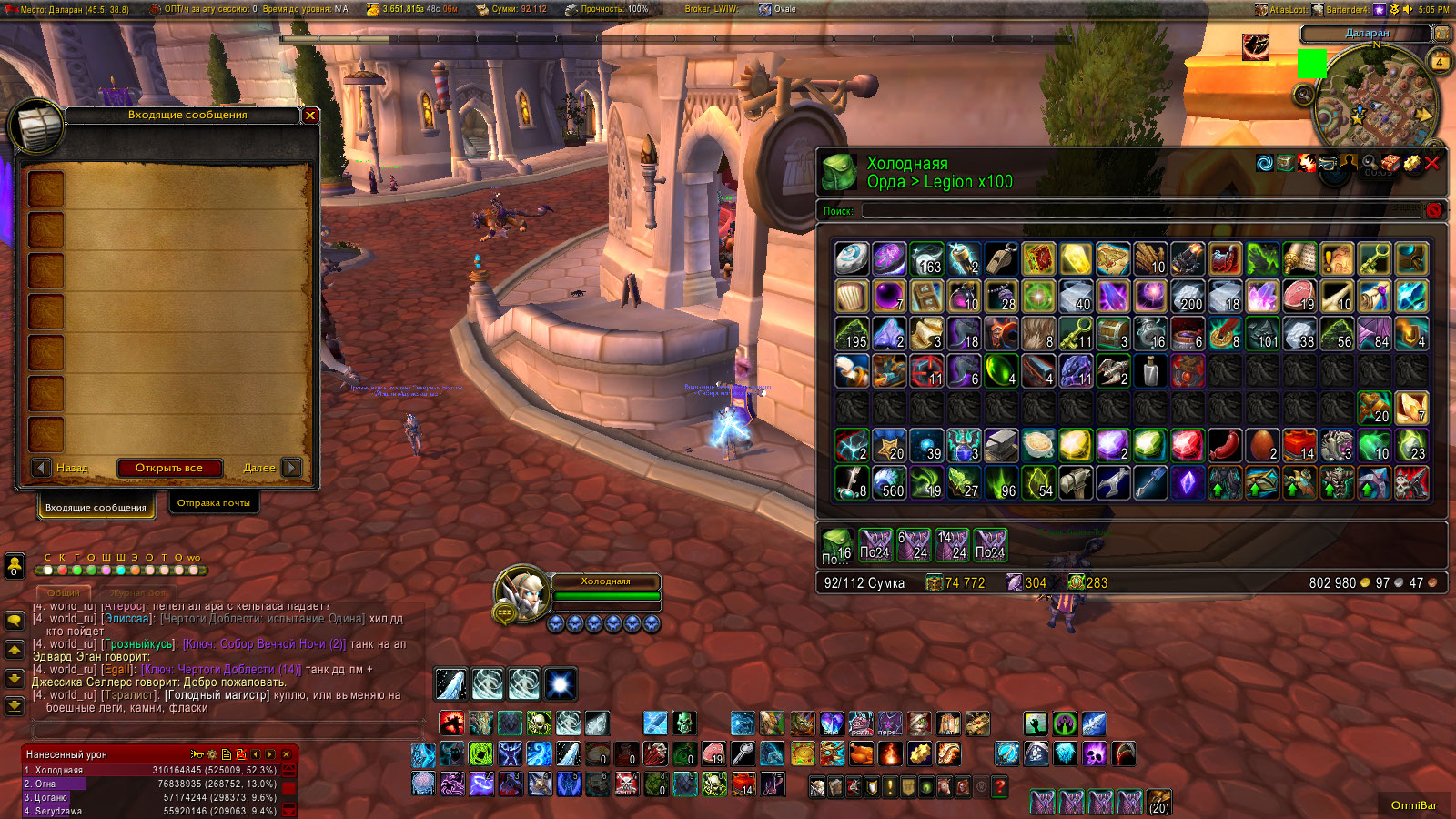Clear the bag search with red icon
1456x819 pixels.
pos(1434,211)
